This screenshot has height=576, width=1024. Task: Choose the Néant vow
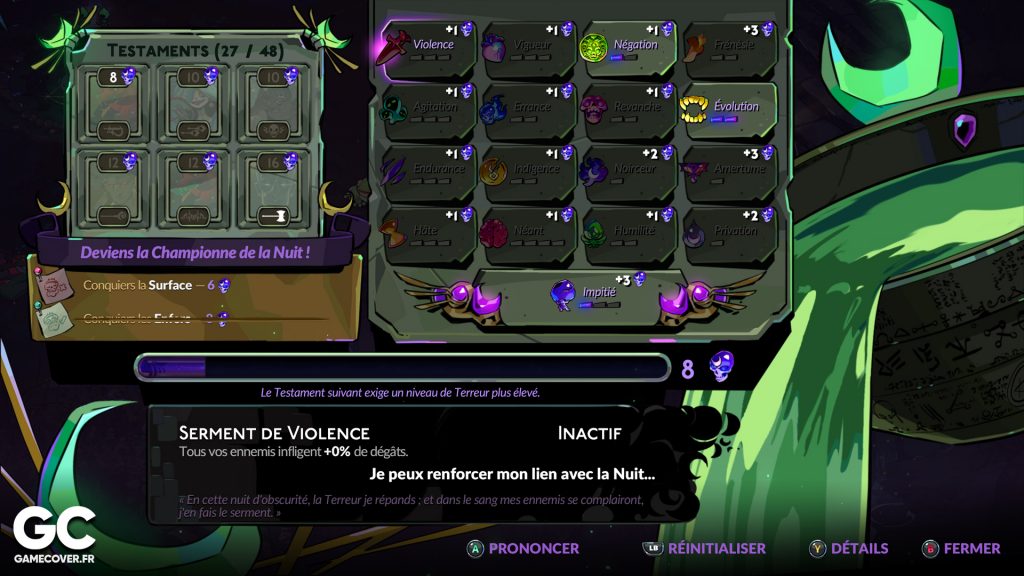click(526, 234)
